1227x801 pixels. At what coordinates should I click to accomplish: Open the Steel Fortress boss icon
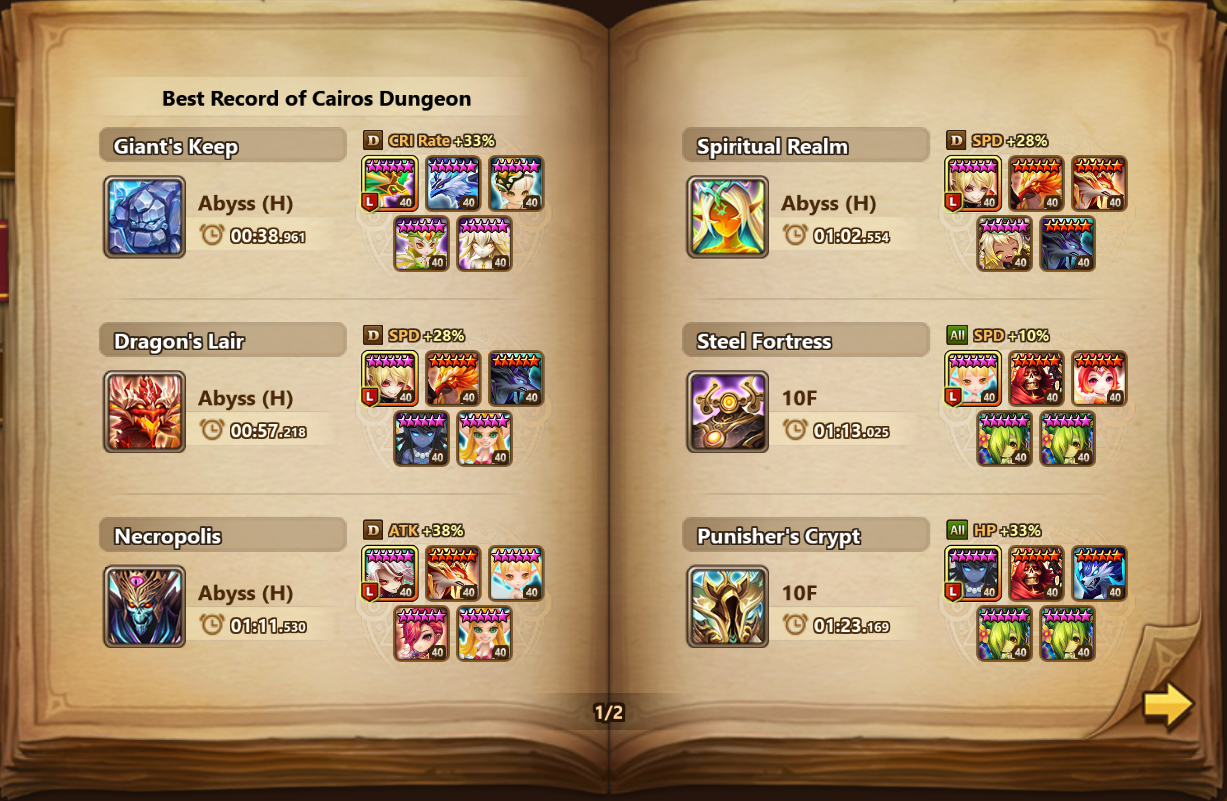click(x=728, y=412)
